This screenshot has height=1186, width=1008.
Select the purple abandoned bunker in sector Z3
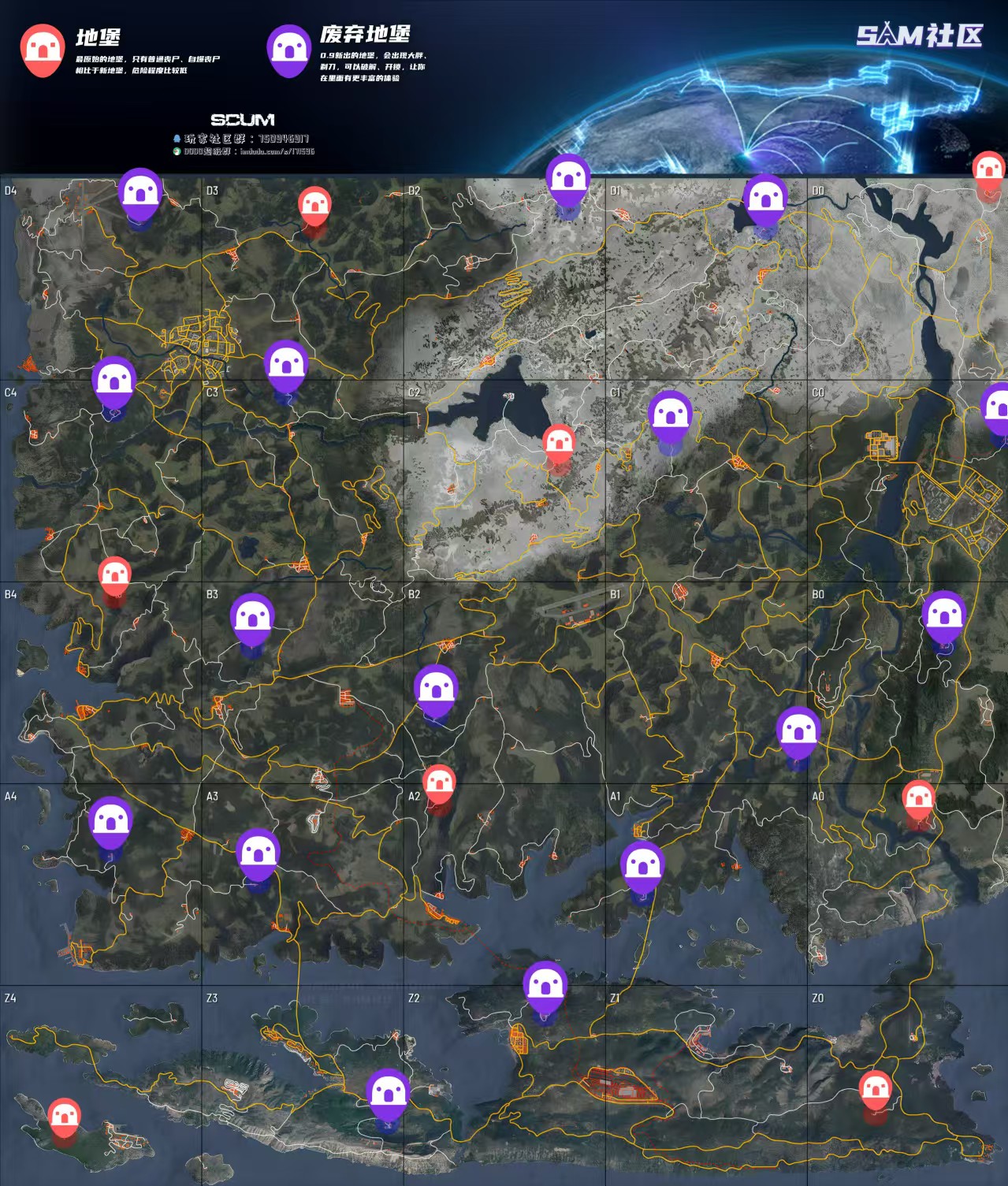(x=388, y=1095)
